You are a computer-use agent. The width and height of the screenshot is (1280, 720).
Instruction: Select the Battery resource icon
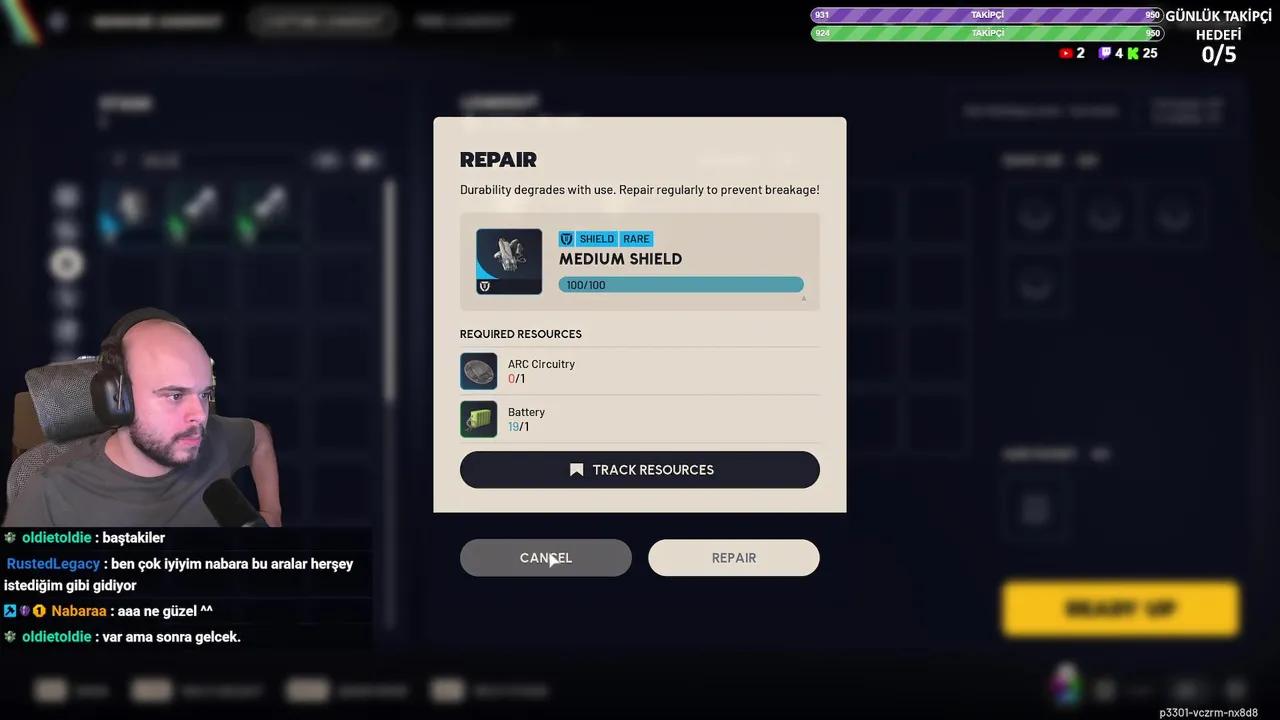pyautogui.click(x=478, y=419)
